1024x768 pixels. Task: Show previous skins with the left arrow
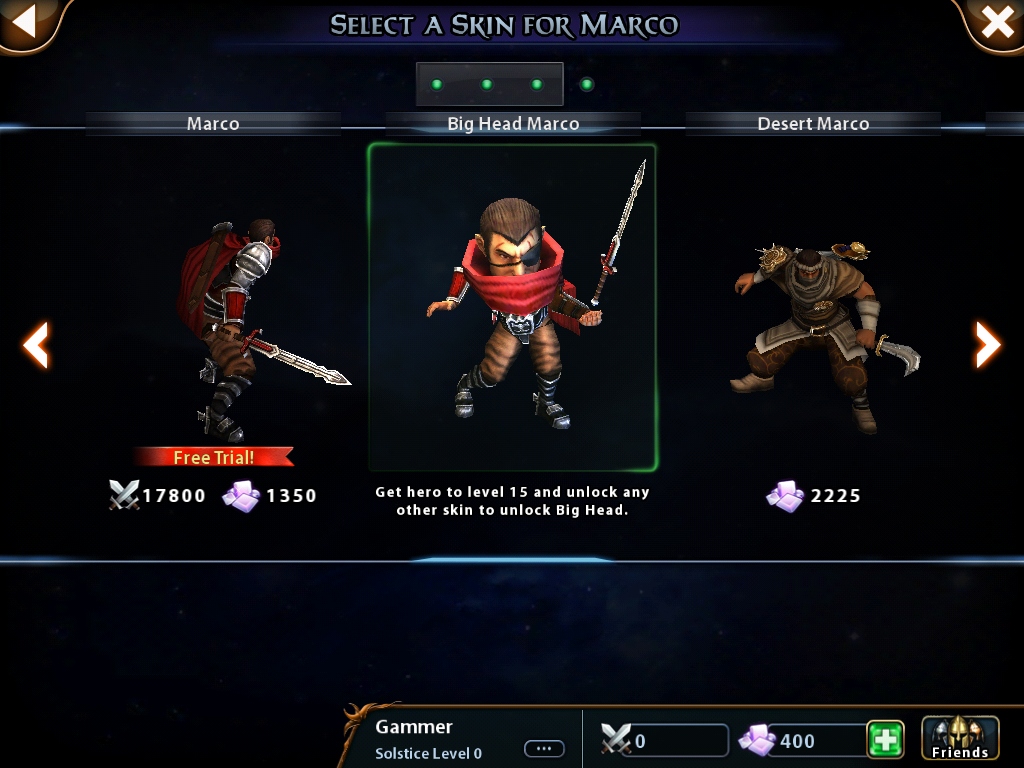36,345
